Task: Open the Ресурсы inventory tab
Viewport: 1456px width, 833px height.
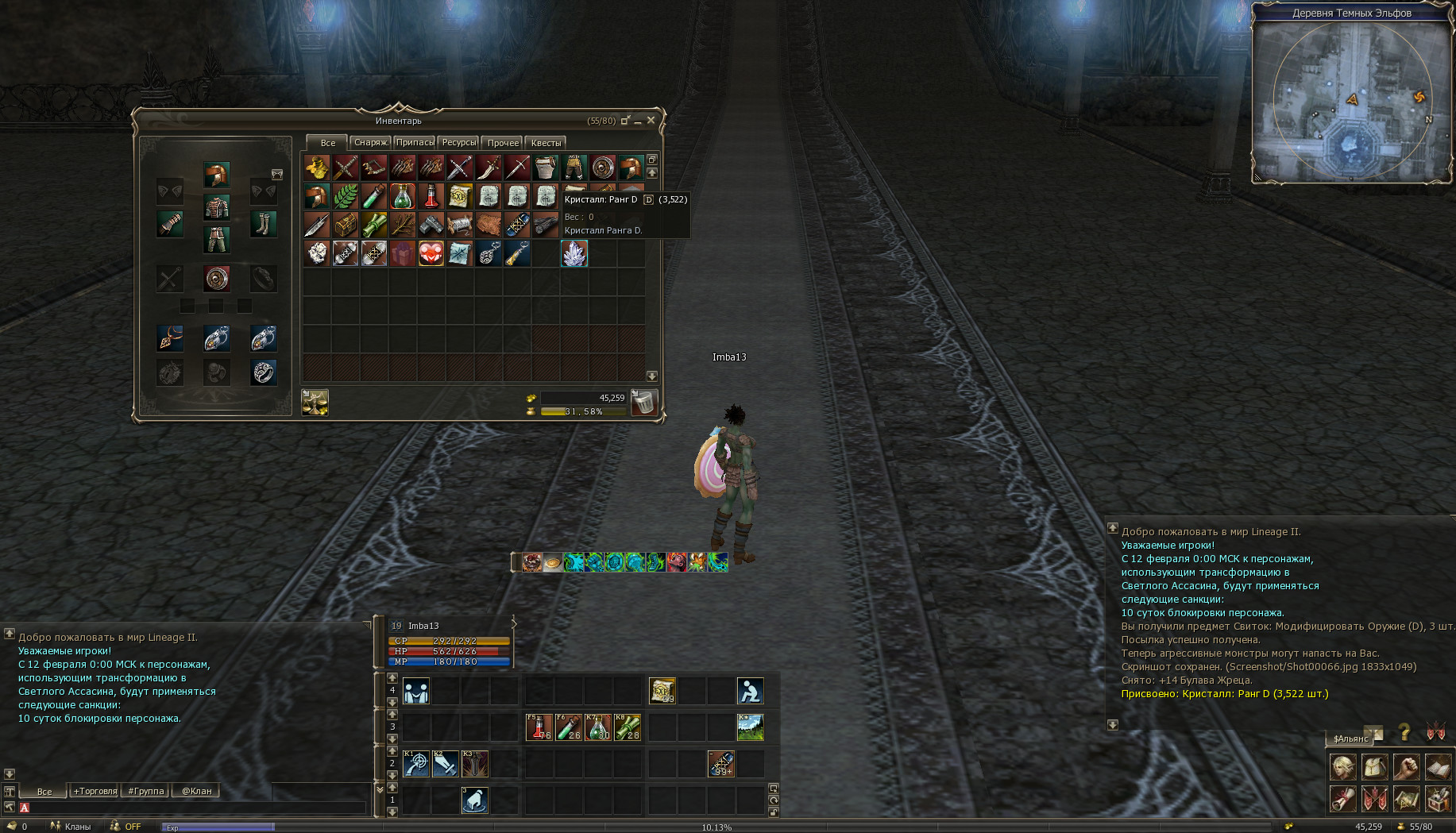Action: 459,143
